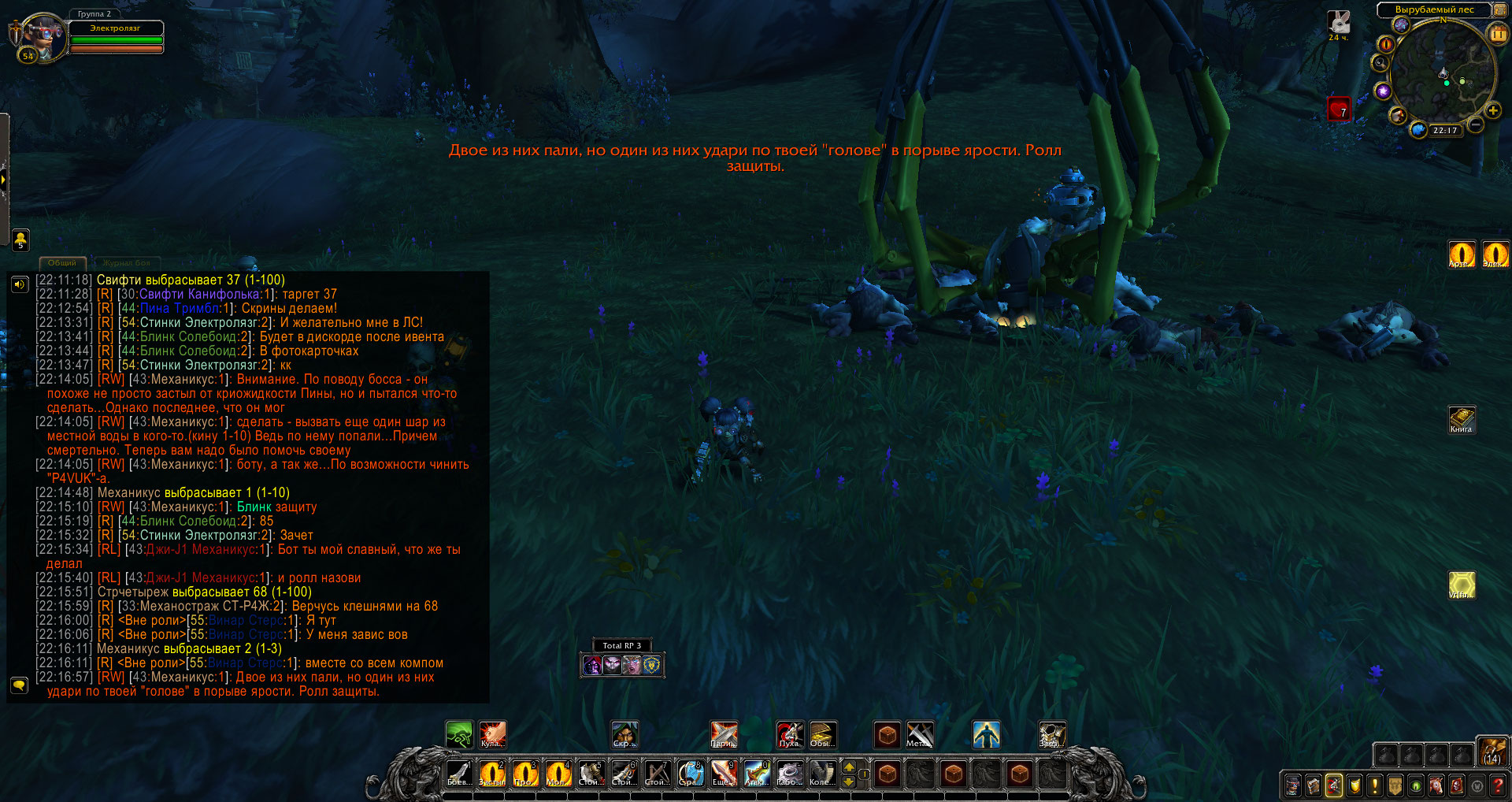Activate the Парирование crossed swords ability

pos(724,734)
